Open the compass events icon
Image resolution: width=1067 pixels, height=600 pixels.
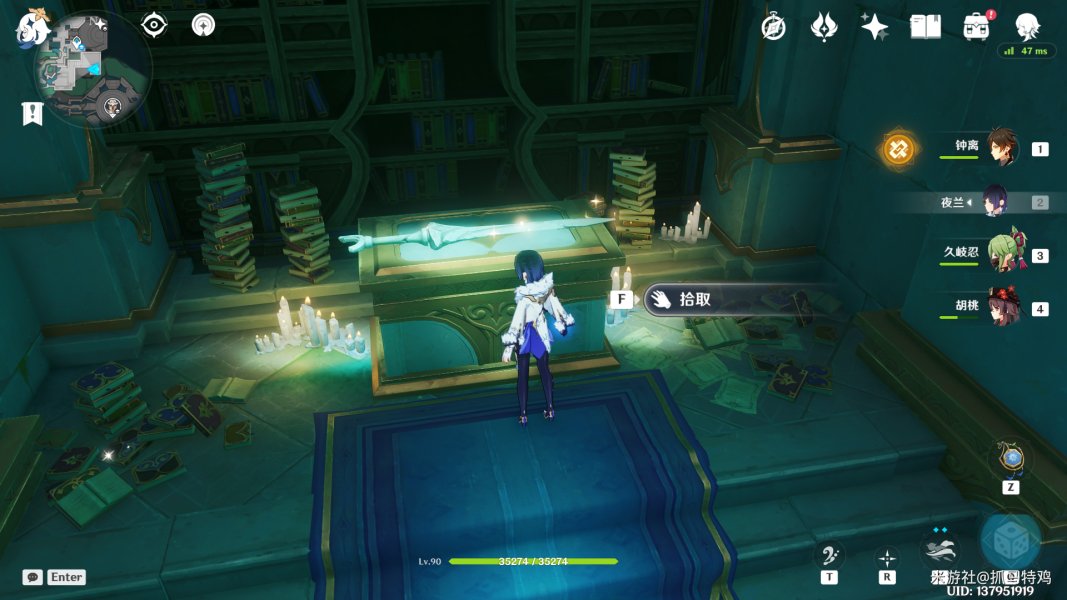click(x=773, y=27)
